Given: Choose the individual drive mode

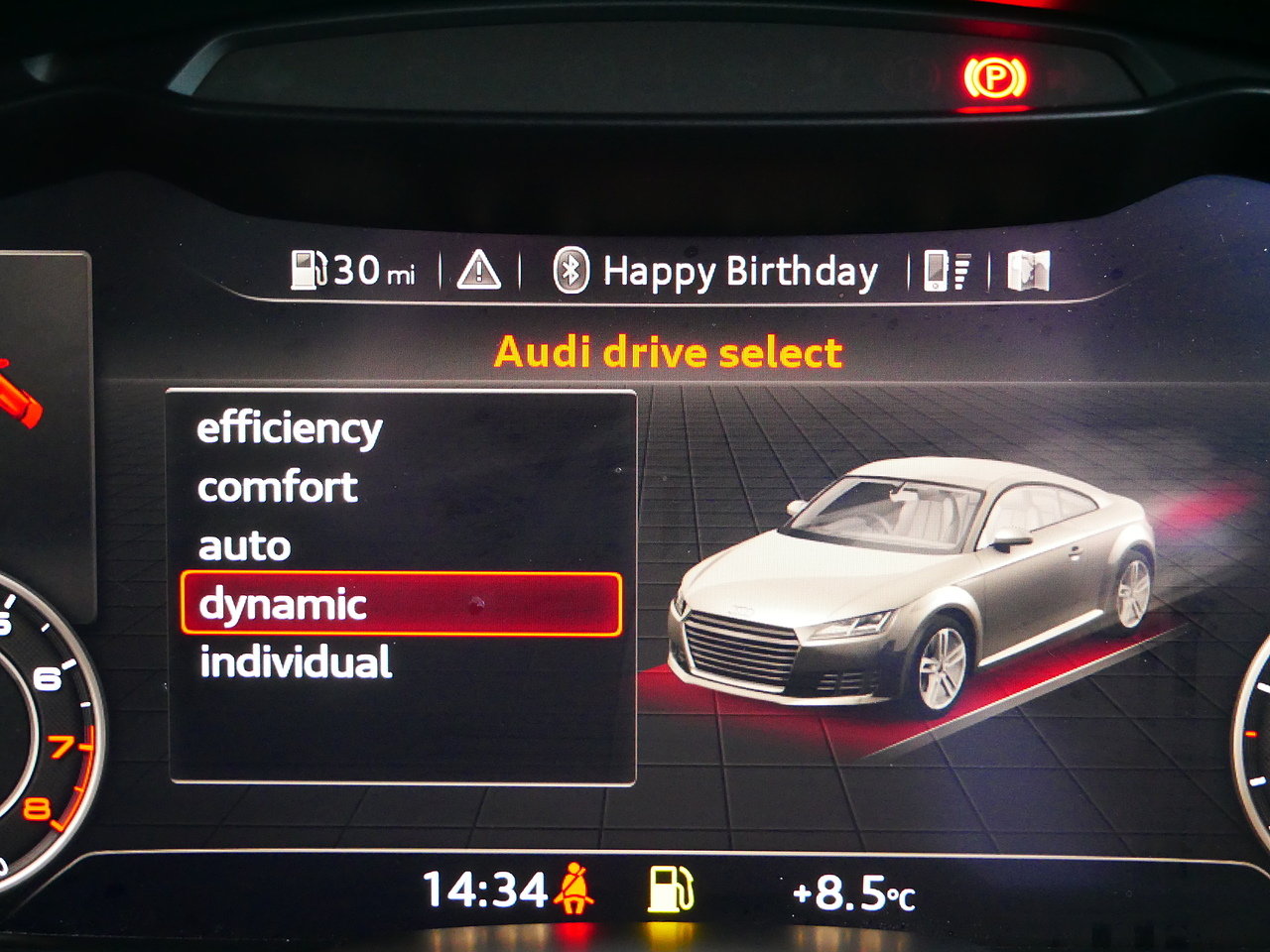Looking at the screenshot, I should click(296, 662).
